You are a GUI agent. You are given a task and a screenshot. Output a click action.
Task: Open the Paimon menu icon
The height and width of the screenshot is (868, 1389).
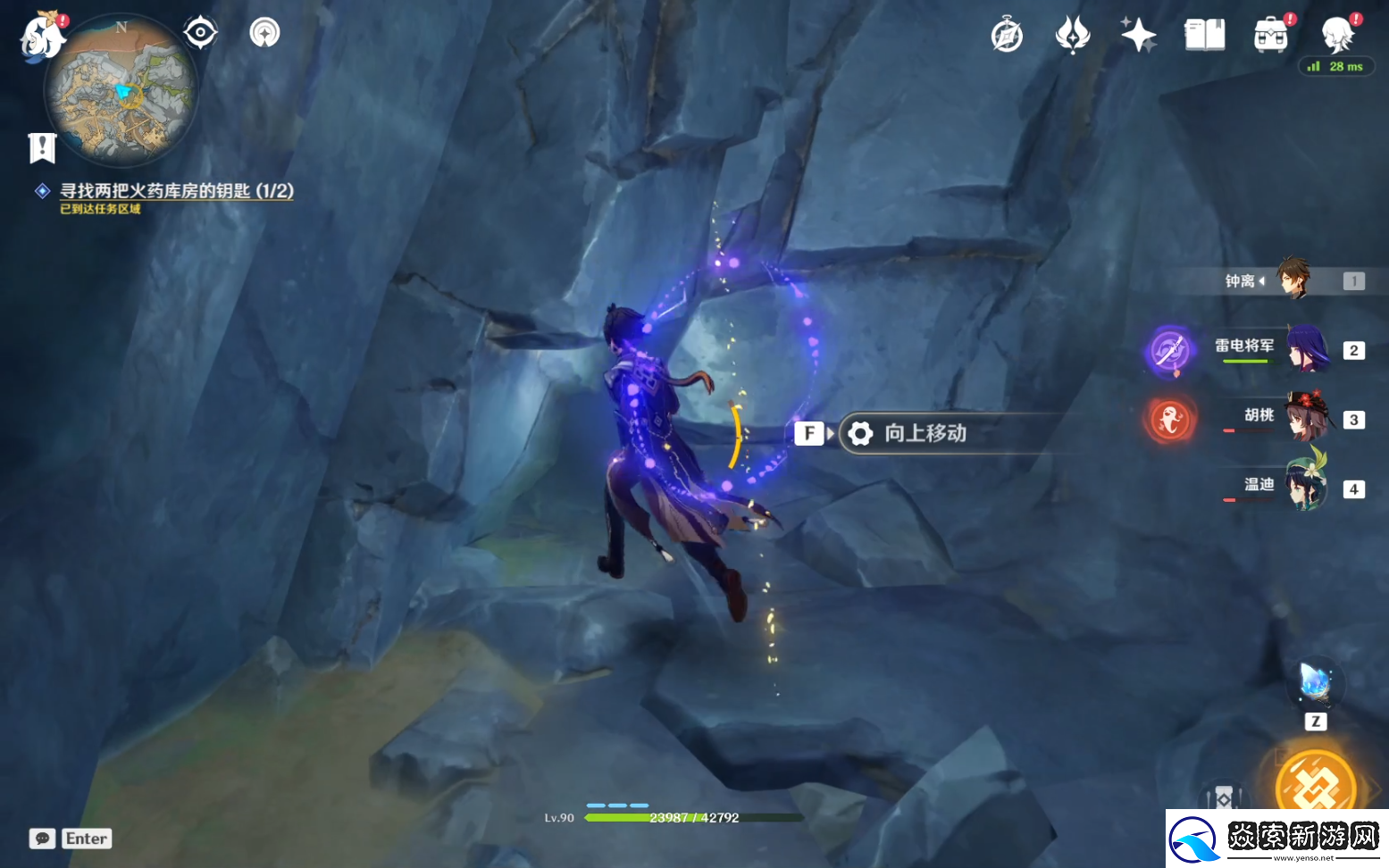tap(42, 38)
